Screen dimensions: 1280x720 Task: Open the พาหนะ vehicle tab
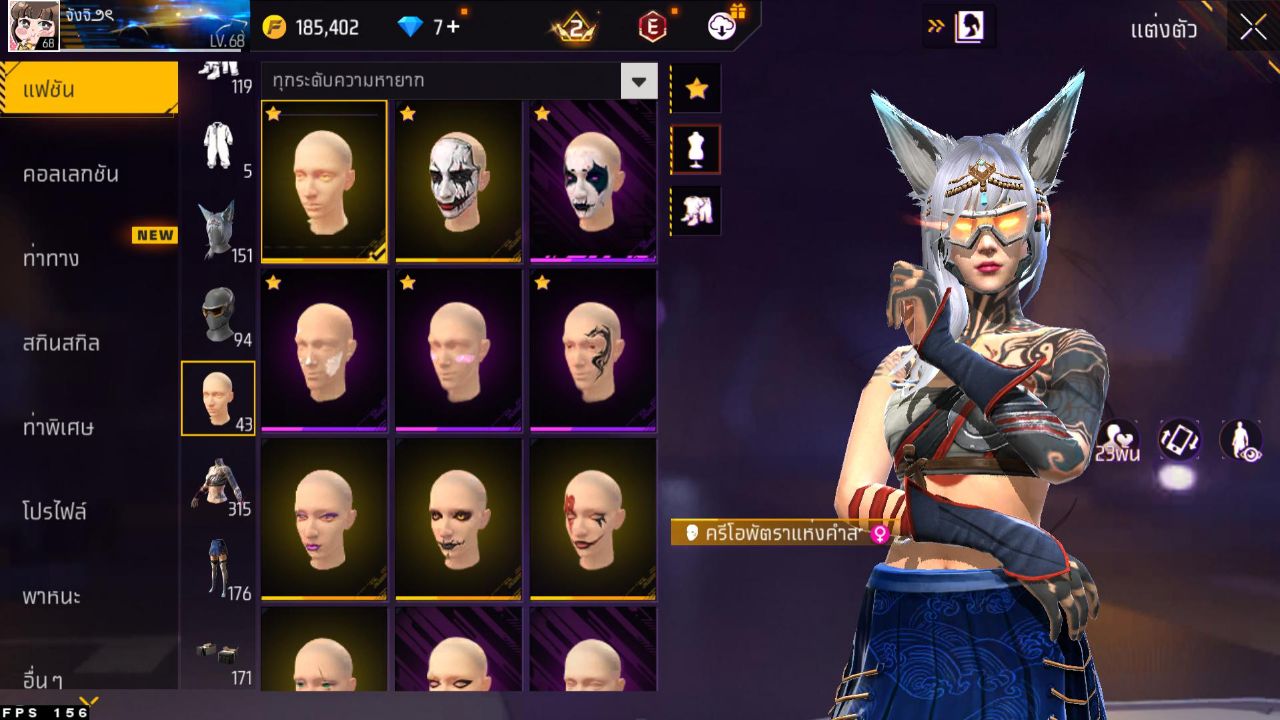click(x=52, y=597)
